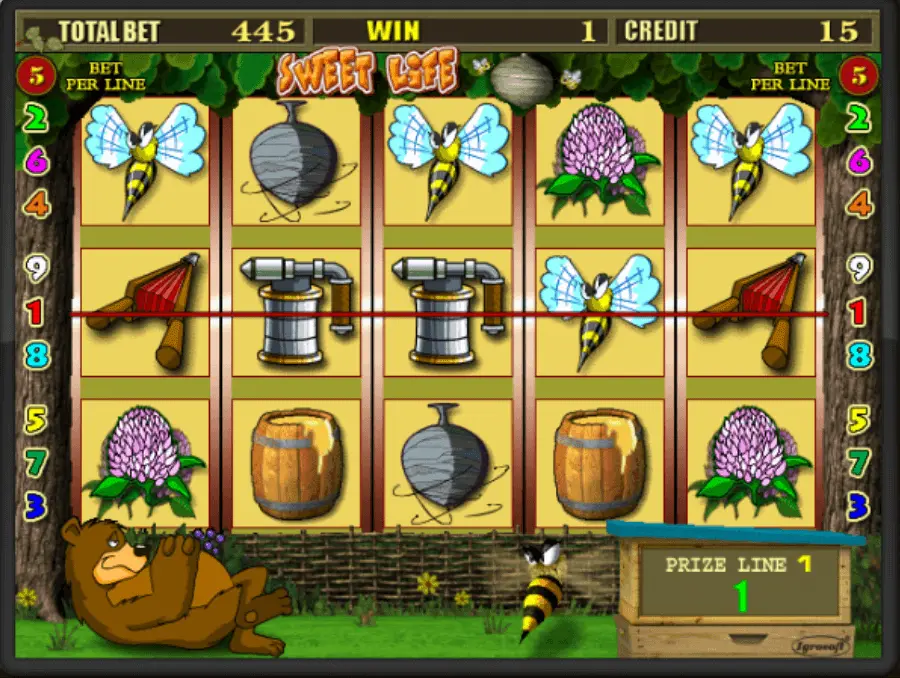The height and width of the screenshot is (678, 900).
Task: Select the right-hand payline 8 marker
Action: (860, 355)
